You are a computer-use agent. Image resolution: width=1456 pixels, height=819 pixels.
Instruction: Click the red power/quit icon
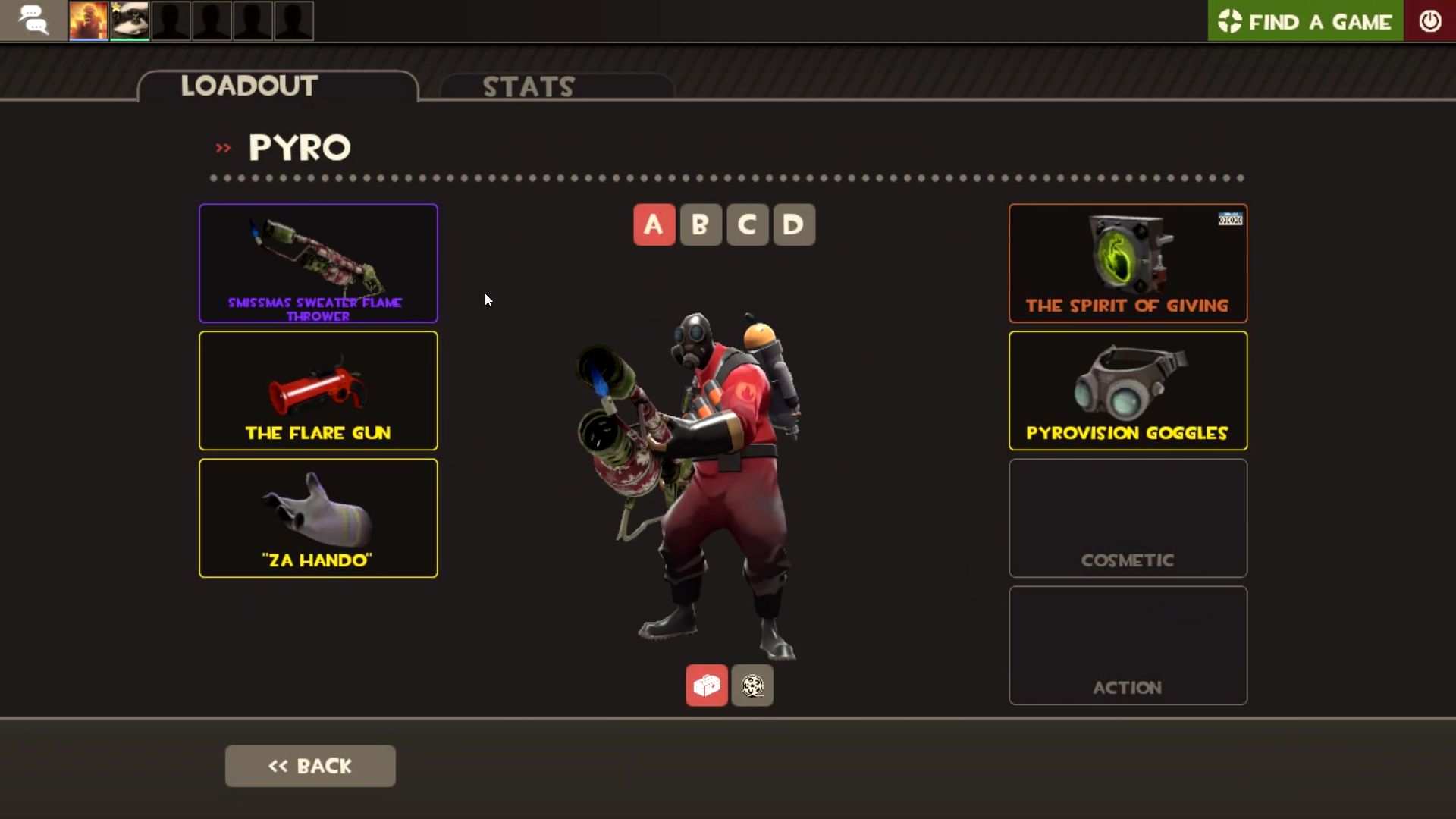pos(1431,20)
